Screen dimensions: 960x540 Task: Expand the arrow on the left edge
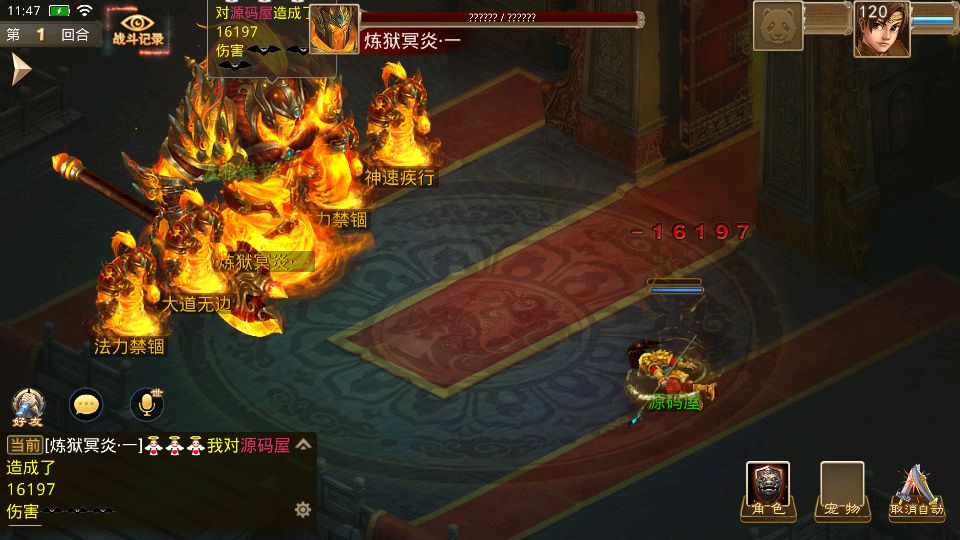coord(20,70)
